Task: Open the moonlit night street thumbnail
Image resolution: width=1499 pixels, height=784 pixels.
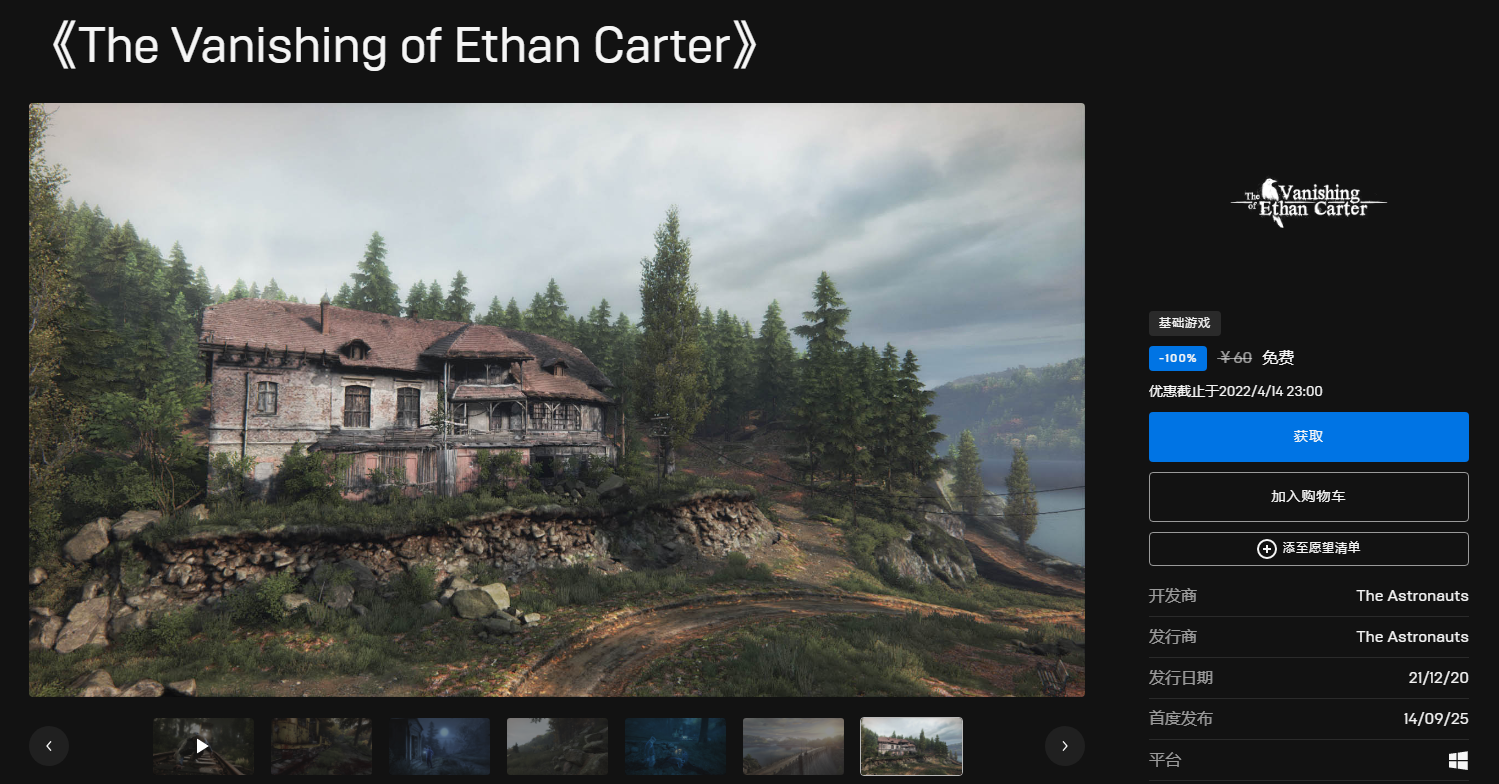Action: coord(439,746)
